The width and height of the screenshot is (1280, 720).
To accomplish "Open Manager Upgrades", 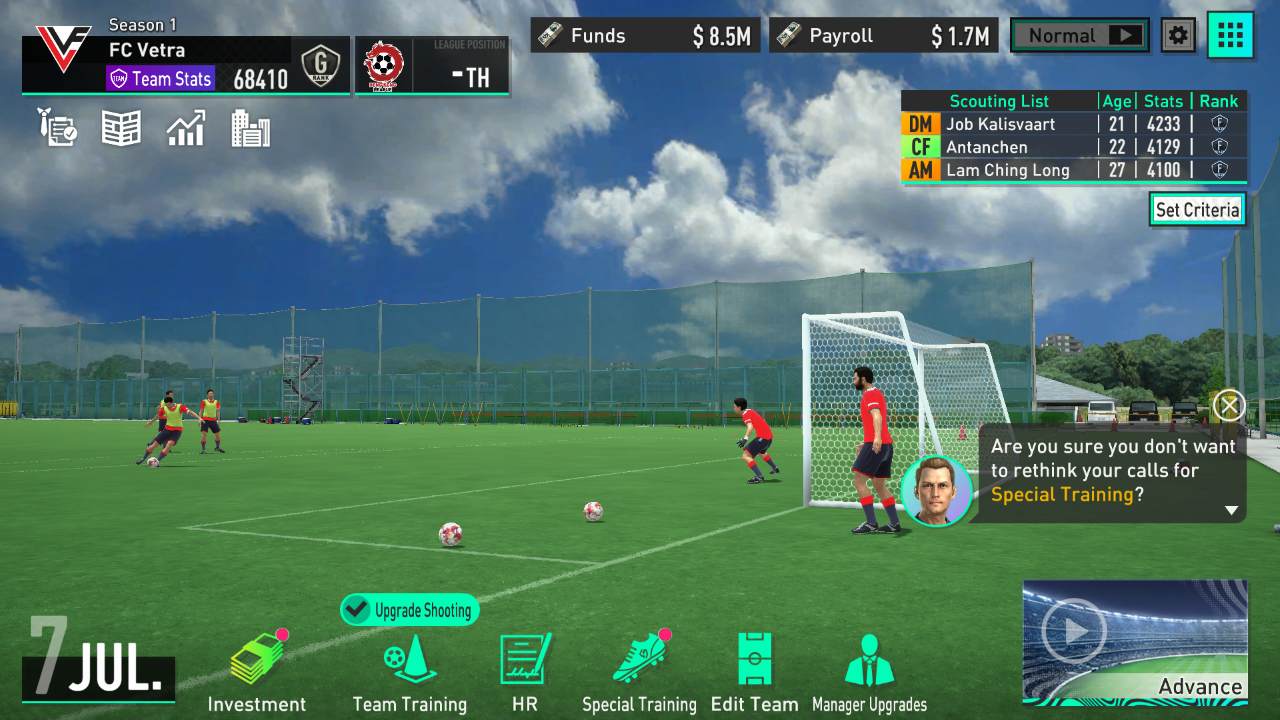I will click(x=869, y=671).
